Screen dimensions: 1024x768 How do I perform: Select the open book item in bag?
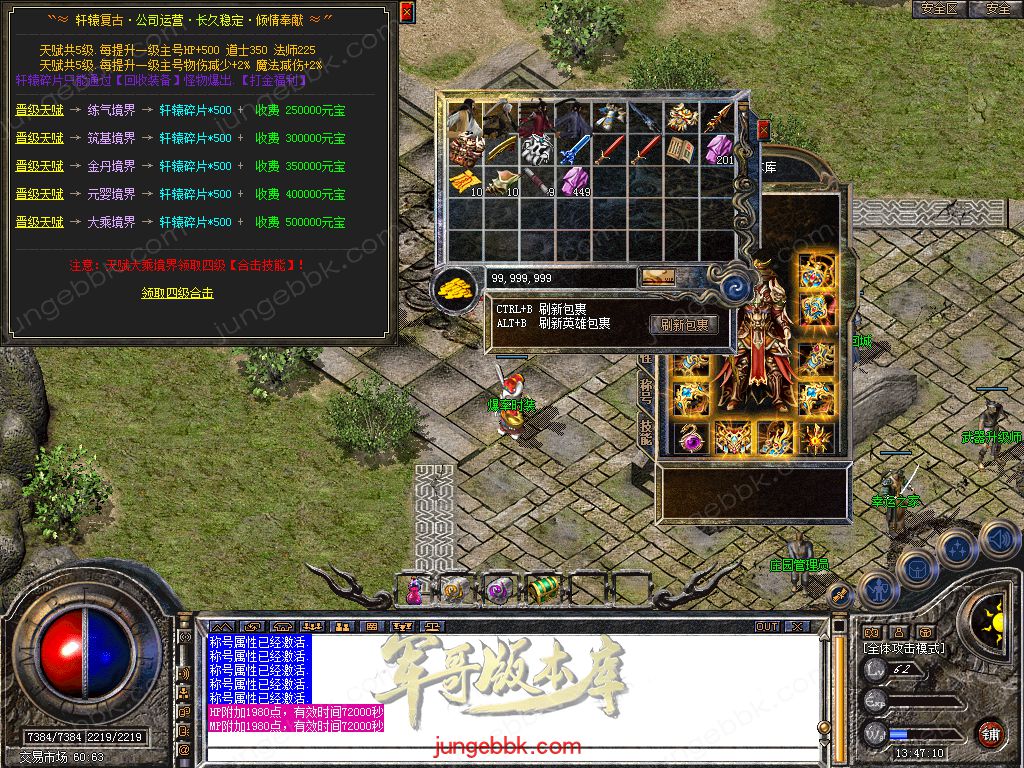(x=682, y=150)
